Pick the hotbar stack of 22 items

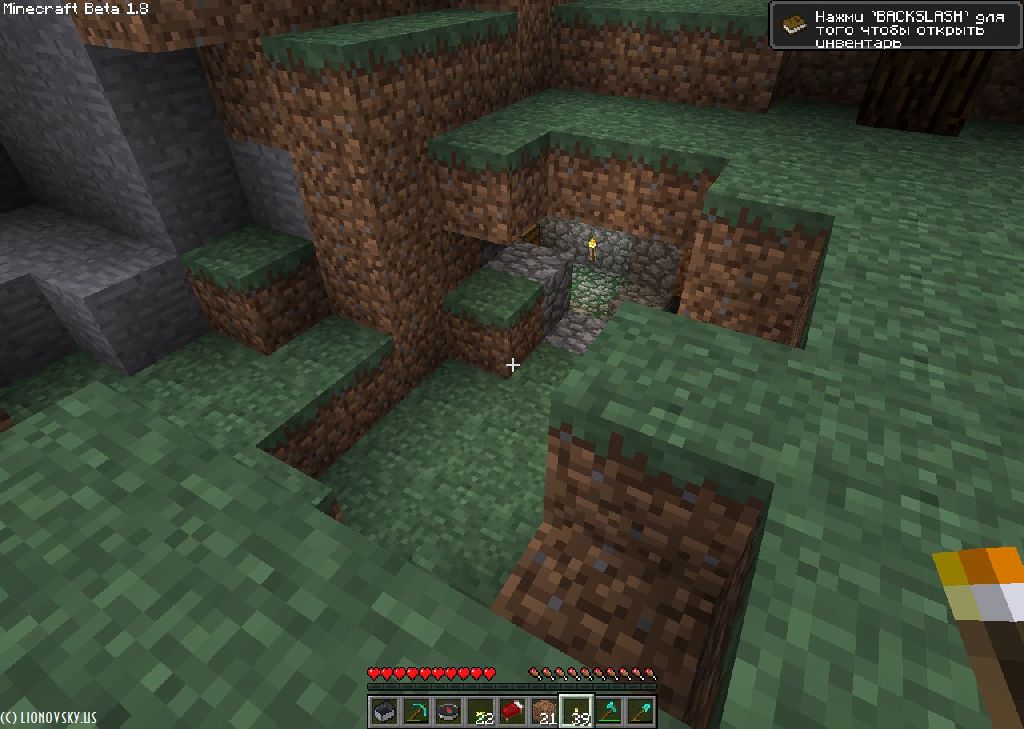coord(480,712)
